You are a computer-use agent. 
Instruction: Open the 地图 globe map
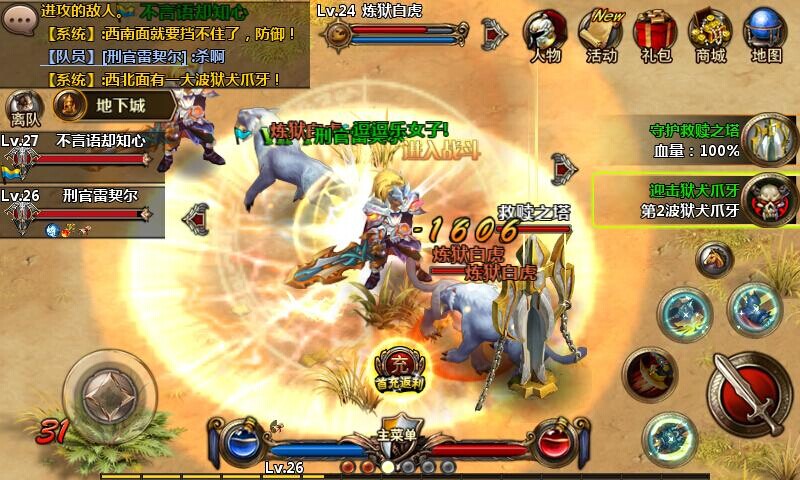pyautogui.click(x=765, y=34)
